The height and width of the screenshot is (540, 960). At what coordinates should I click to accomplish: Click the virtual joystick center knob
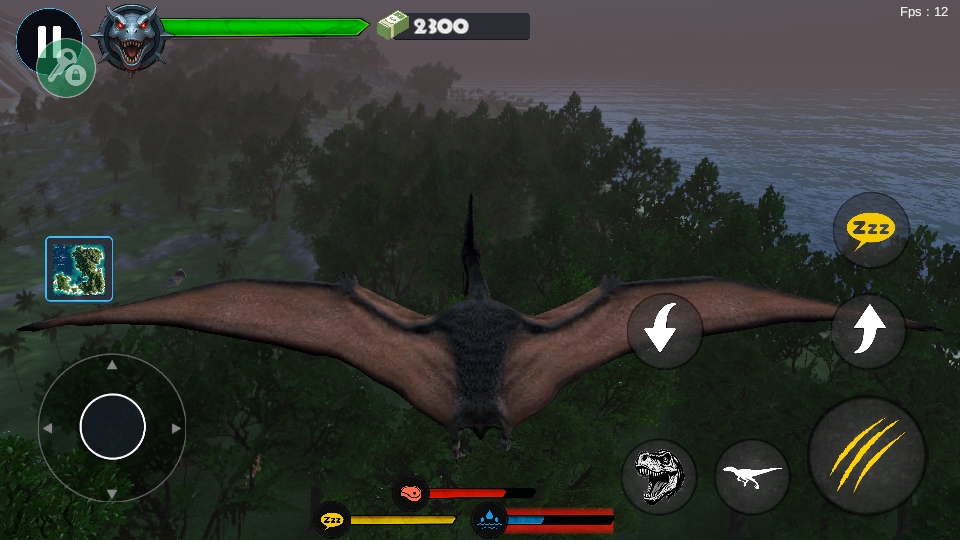tap(112, 427)
